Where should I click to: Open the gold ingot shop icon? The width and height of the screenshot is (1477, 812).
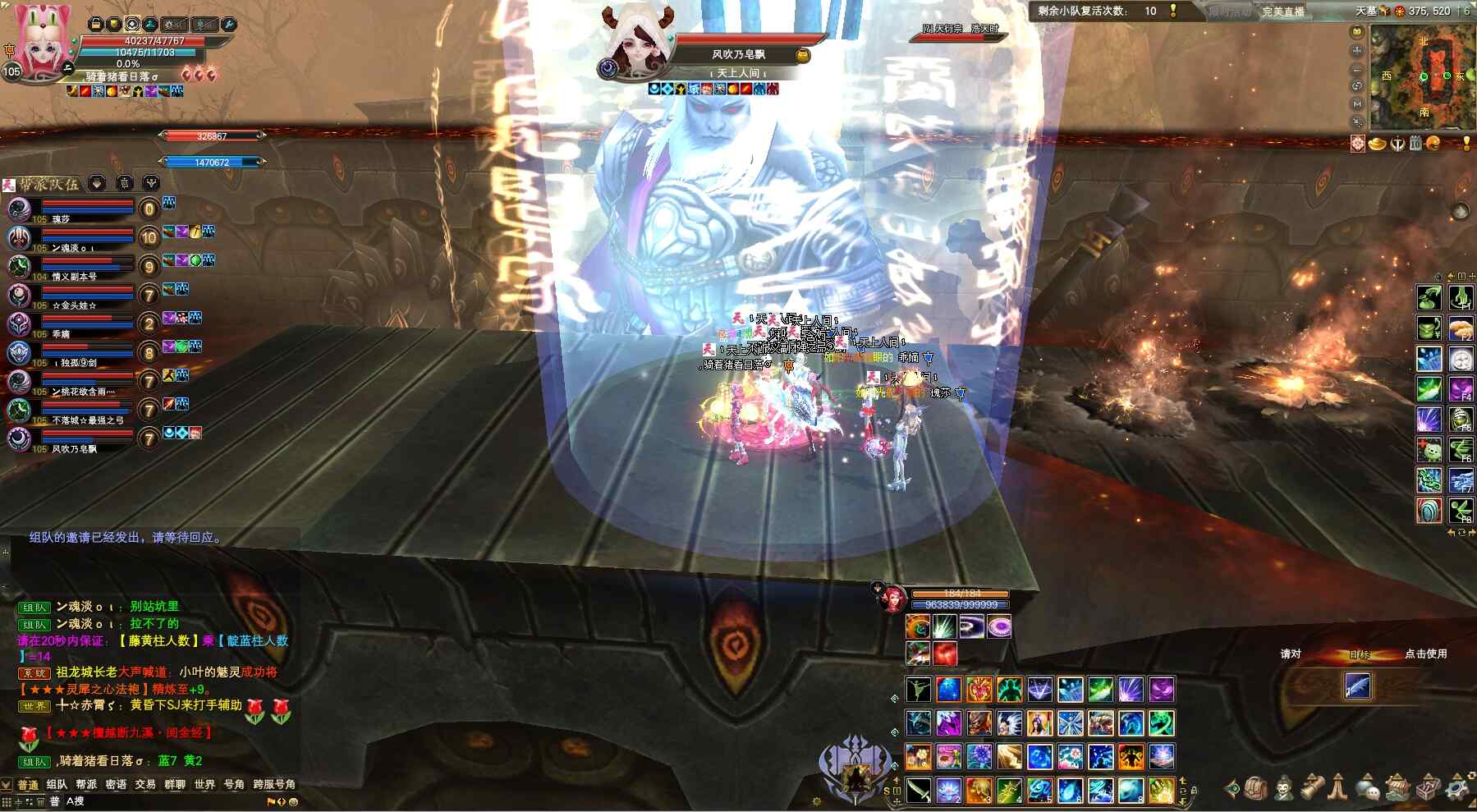pos(1378,144)
